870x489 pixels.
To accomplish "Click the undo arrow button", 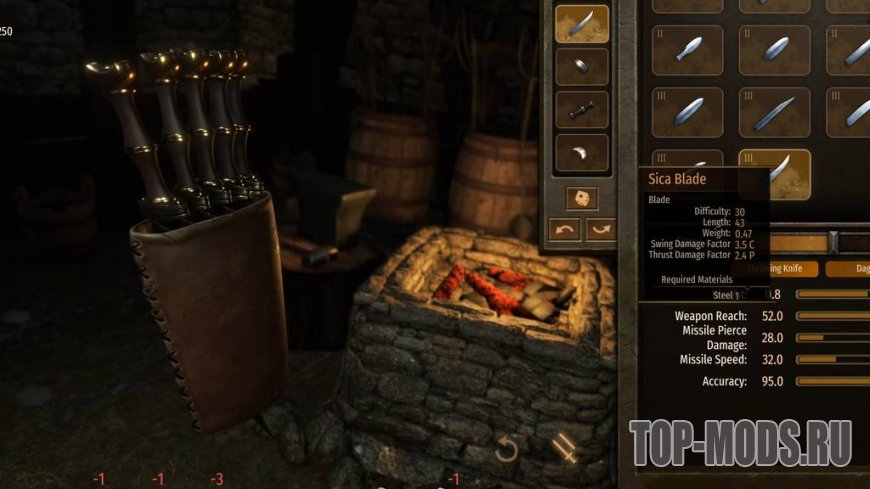I will [x=565, y=230].
